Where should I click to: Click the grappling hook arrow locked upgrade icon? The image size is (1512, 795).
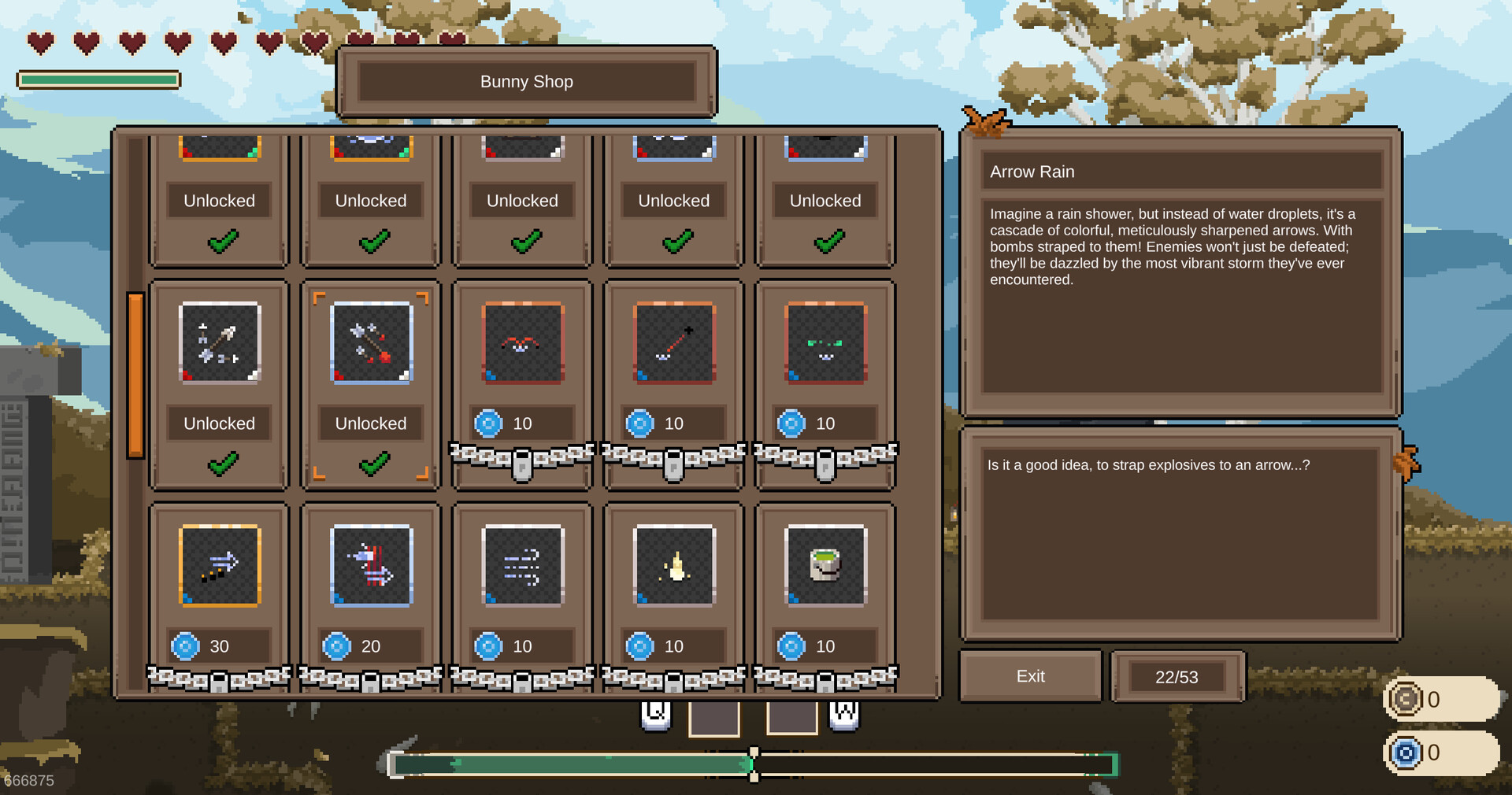(673, 343)
